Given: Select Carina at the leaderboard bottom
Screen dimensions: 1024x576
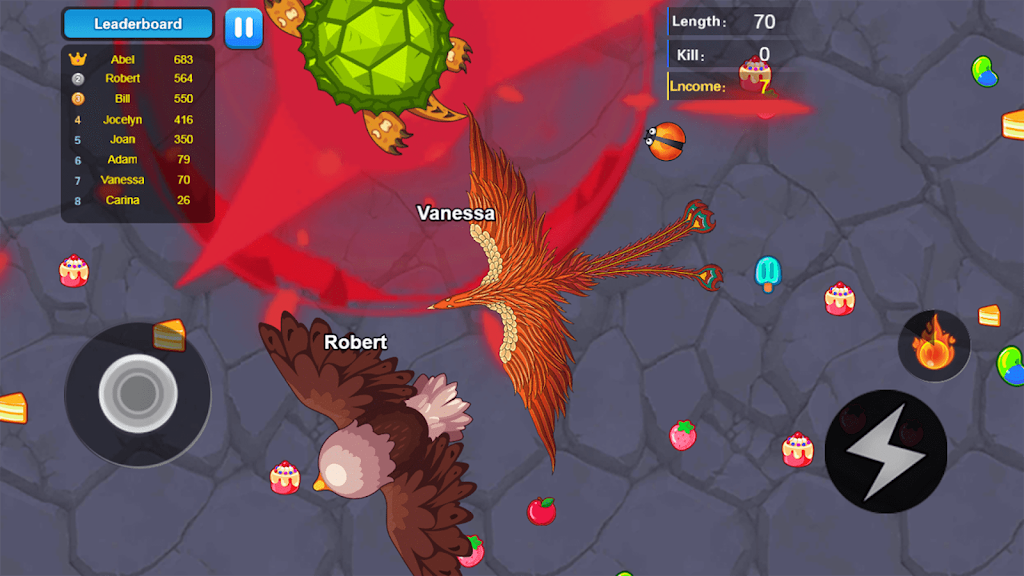Looking at the screenshot, I should (x=138, y=200).
